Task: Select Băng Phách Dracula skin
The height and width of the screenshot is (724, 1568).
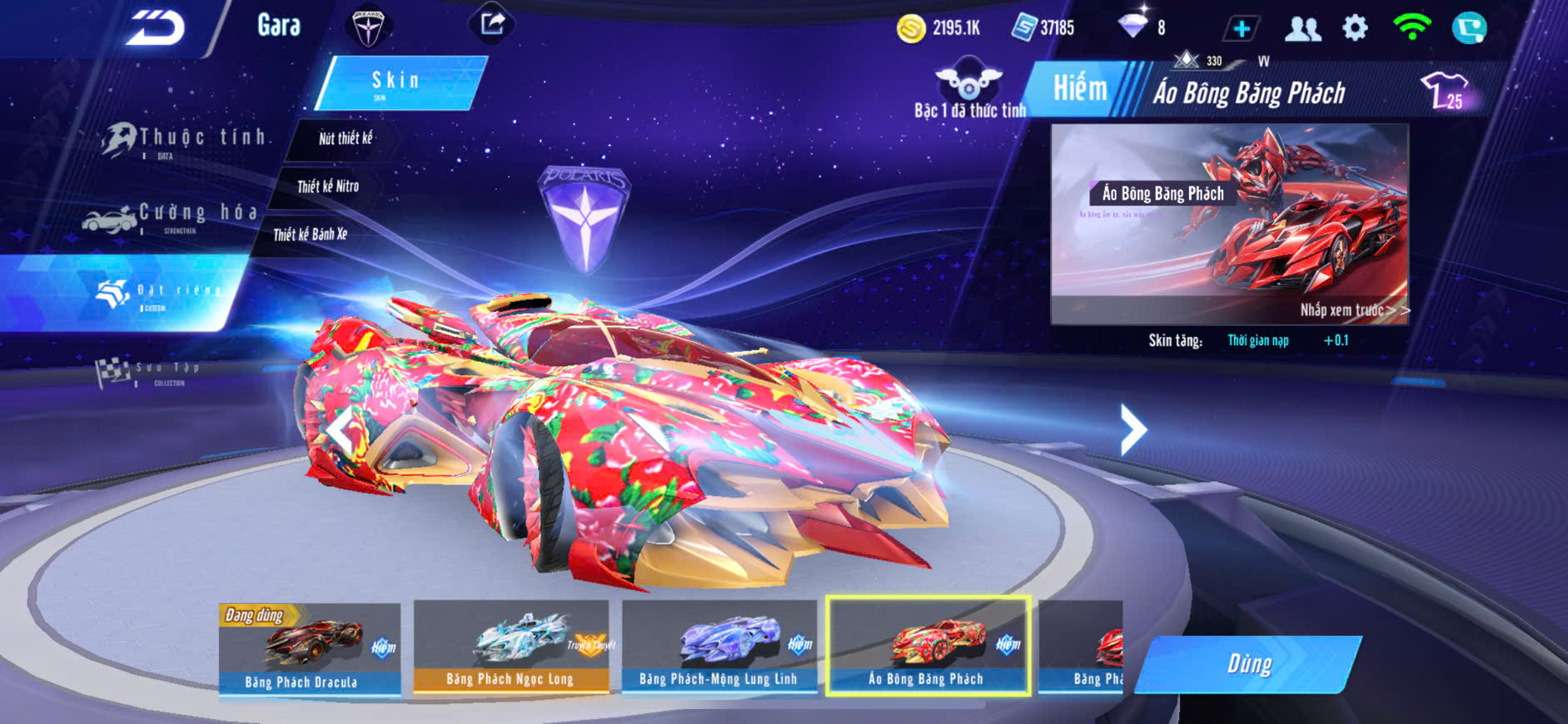Action: [310, 647]
